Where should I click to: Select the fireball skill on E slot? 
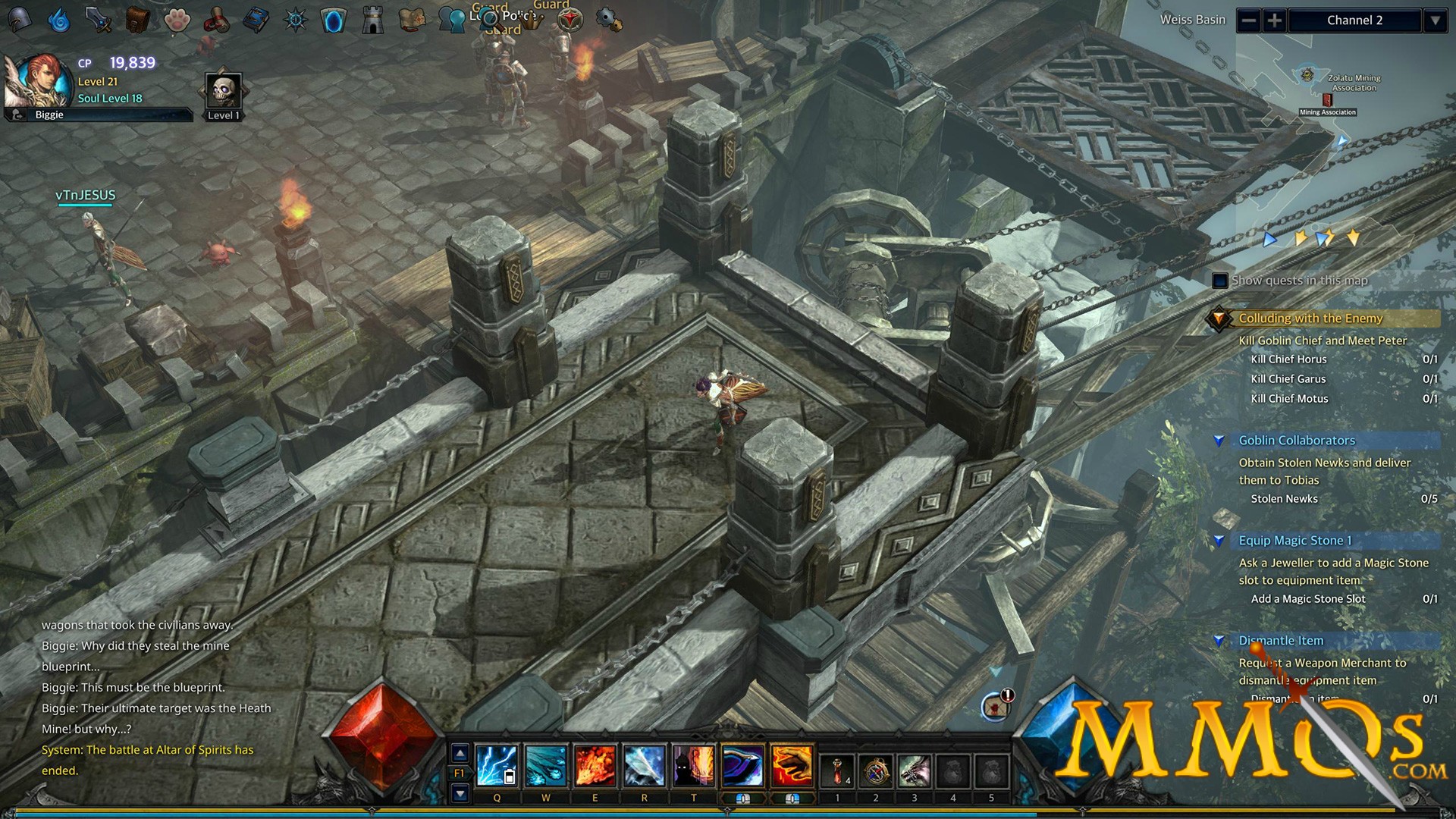(x=595, y=764)
